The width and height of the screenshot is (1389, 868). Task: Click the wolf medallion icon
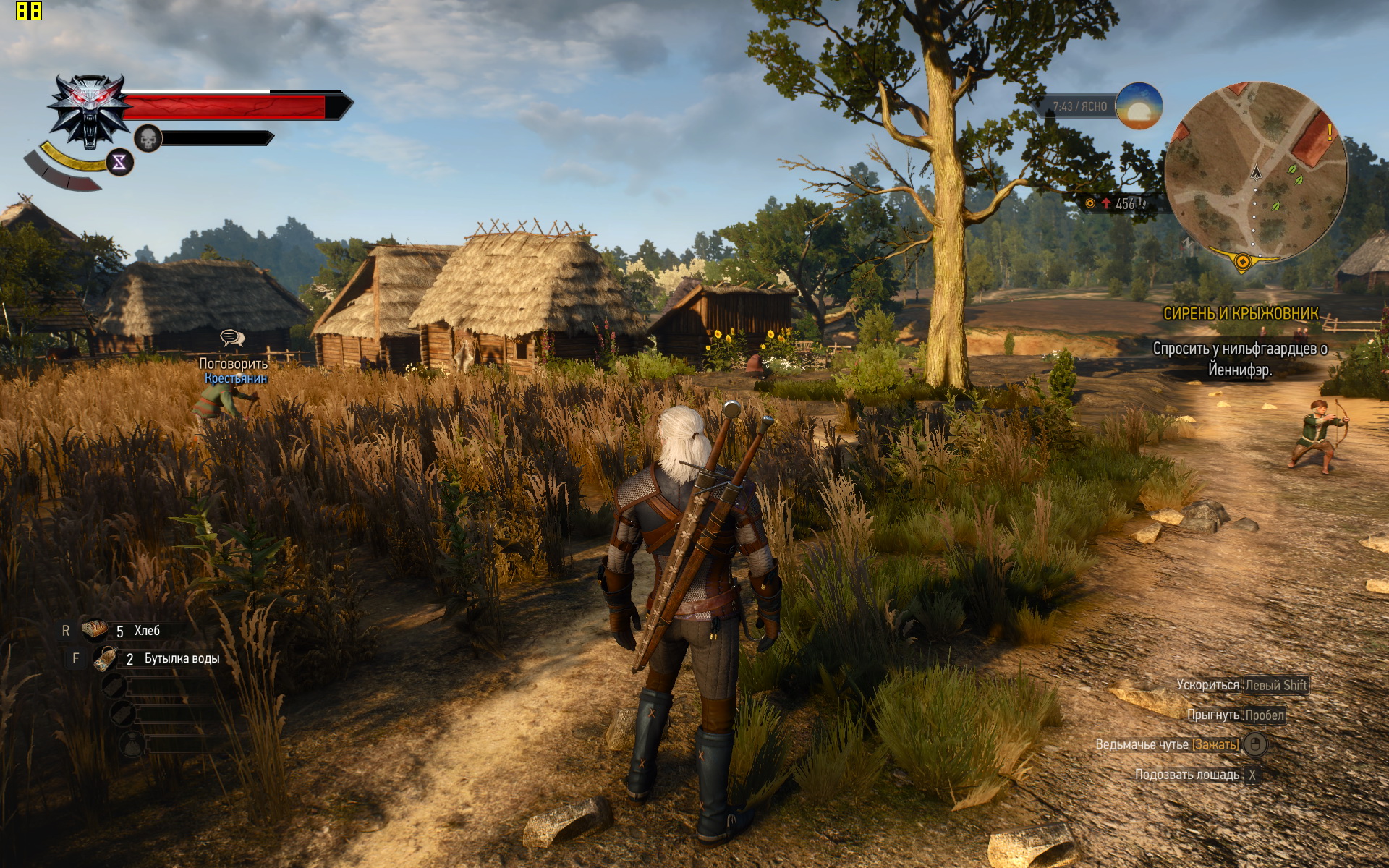point(89,111)
